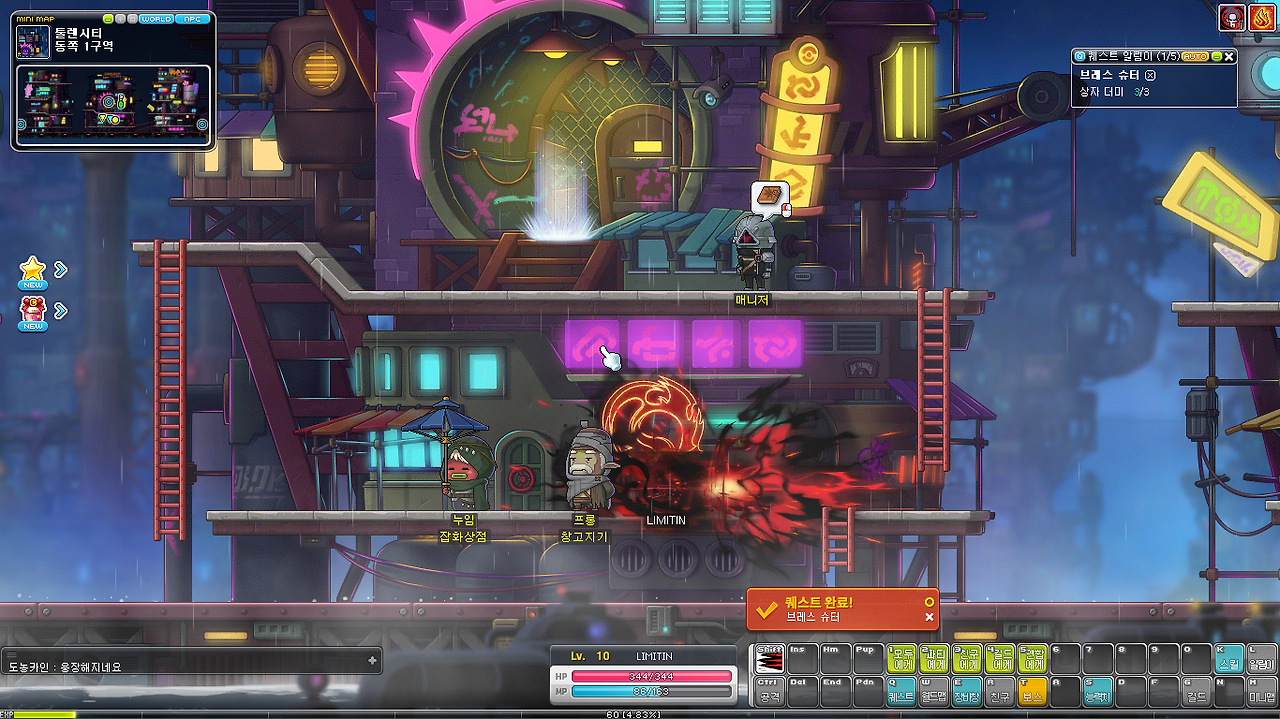Open the yellow star NEW event icon

[x=33, y=270]
